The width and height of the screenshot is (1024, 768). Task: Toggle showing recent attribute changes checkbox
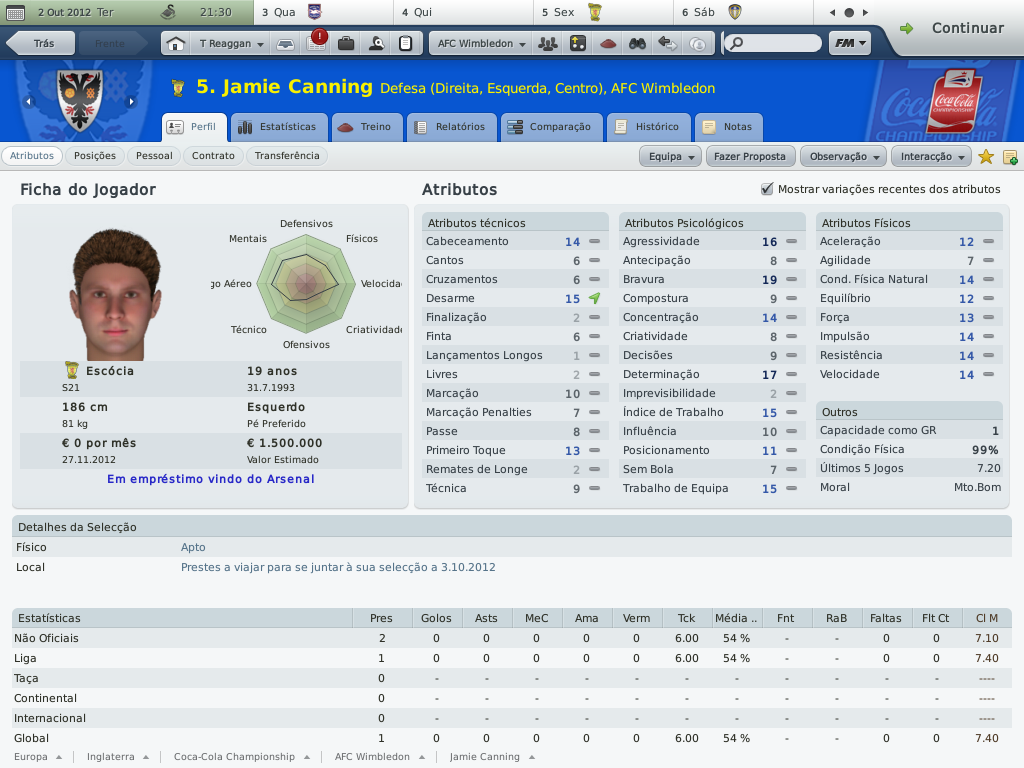(767, 189)
